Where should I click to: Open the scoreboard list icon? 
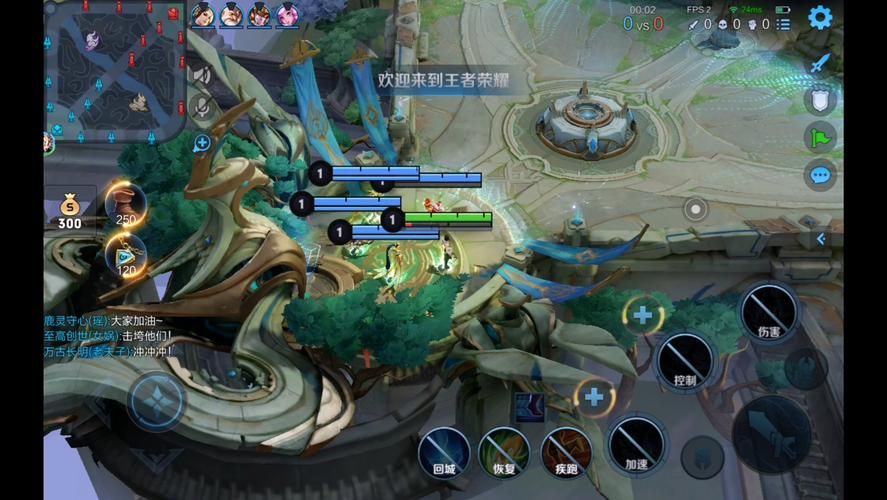tap(783, 24)
